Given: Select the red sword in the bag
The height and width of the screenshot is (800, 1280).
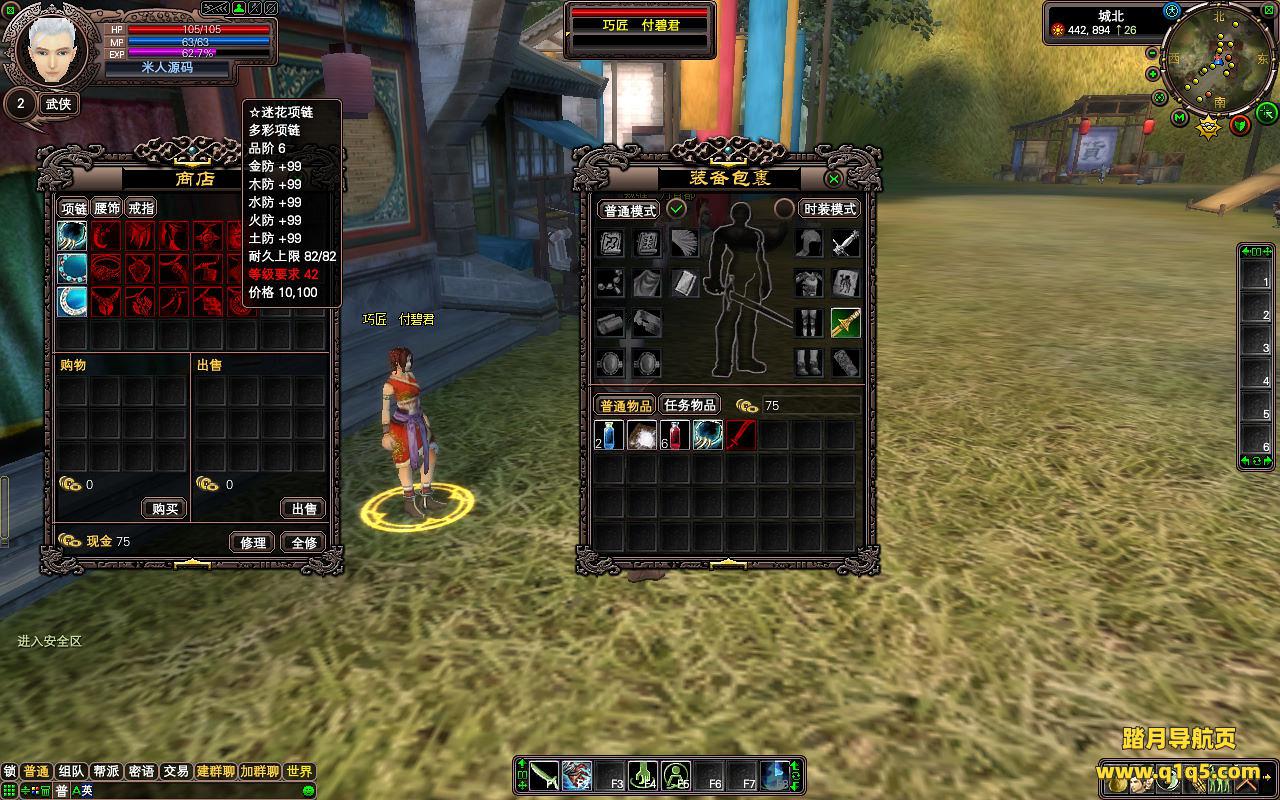Looking at the screenshot, I should [x=741, y=435].
